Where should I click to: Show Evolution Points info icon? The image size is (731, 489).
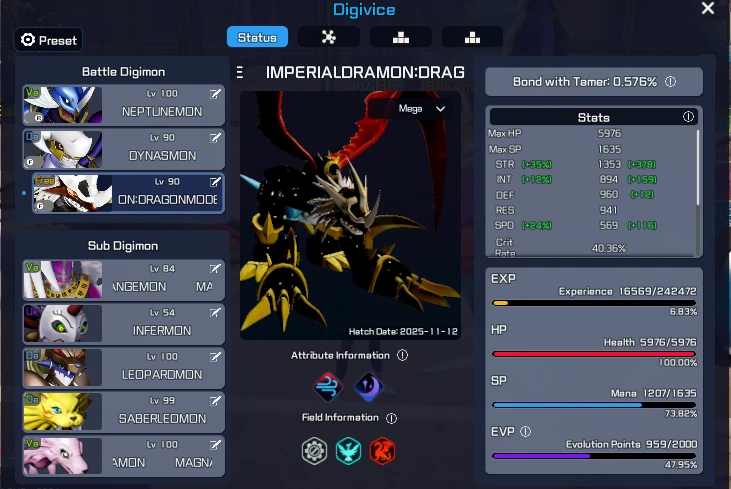[x=526, y=432]
